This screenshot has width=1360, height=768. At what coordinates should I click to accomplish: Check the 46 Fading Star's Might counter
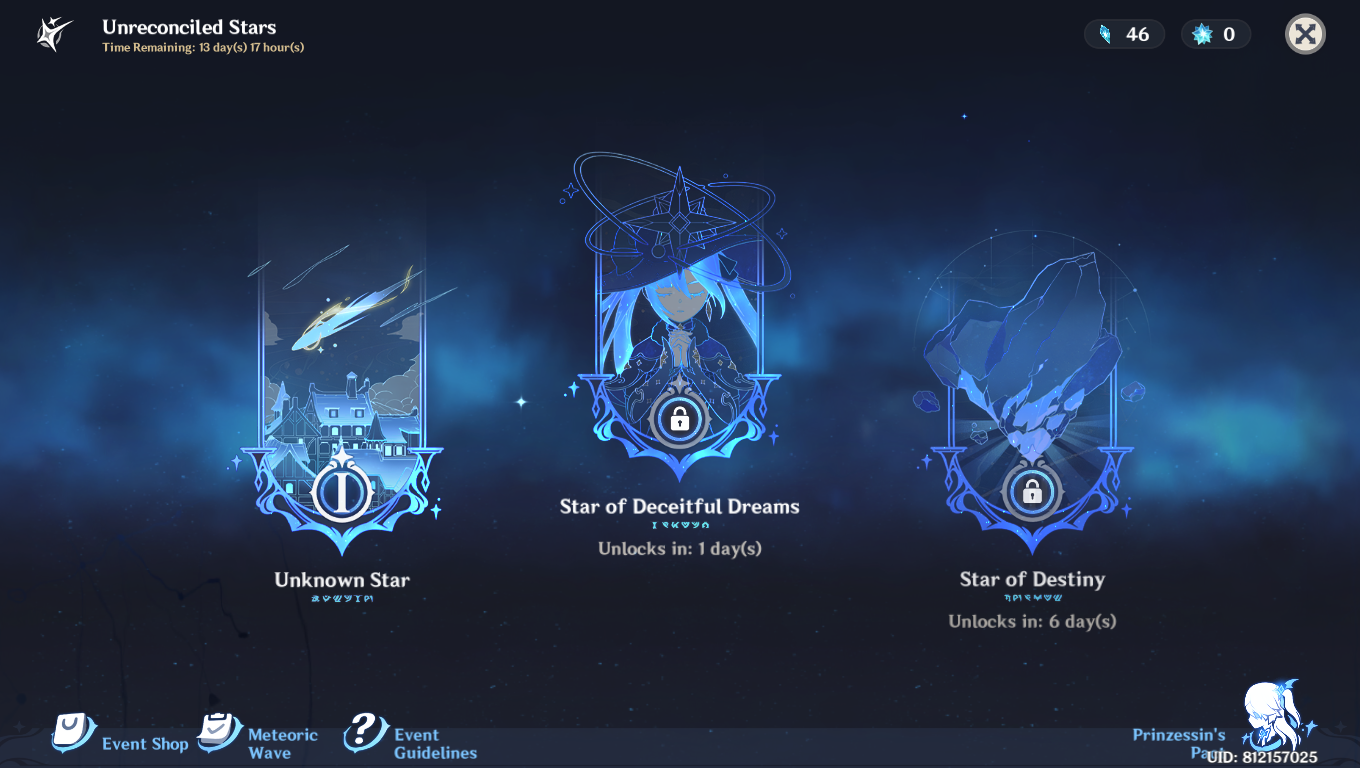click(1124, 33)
